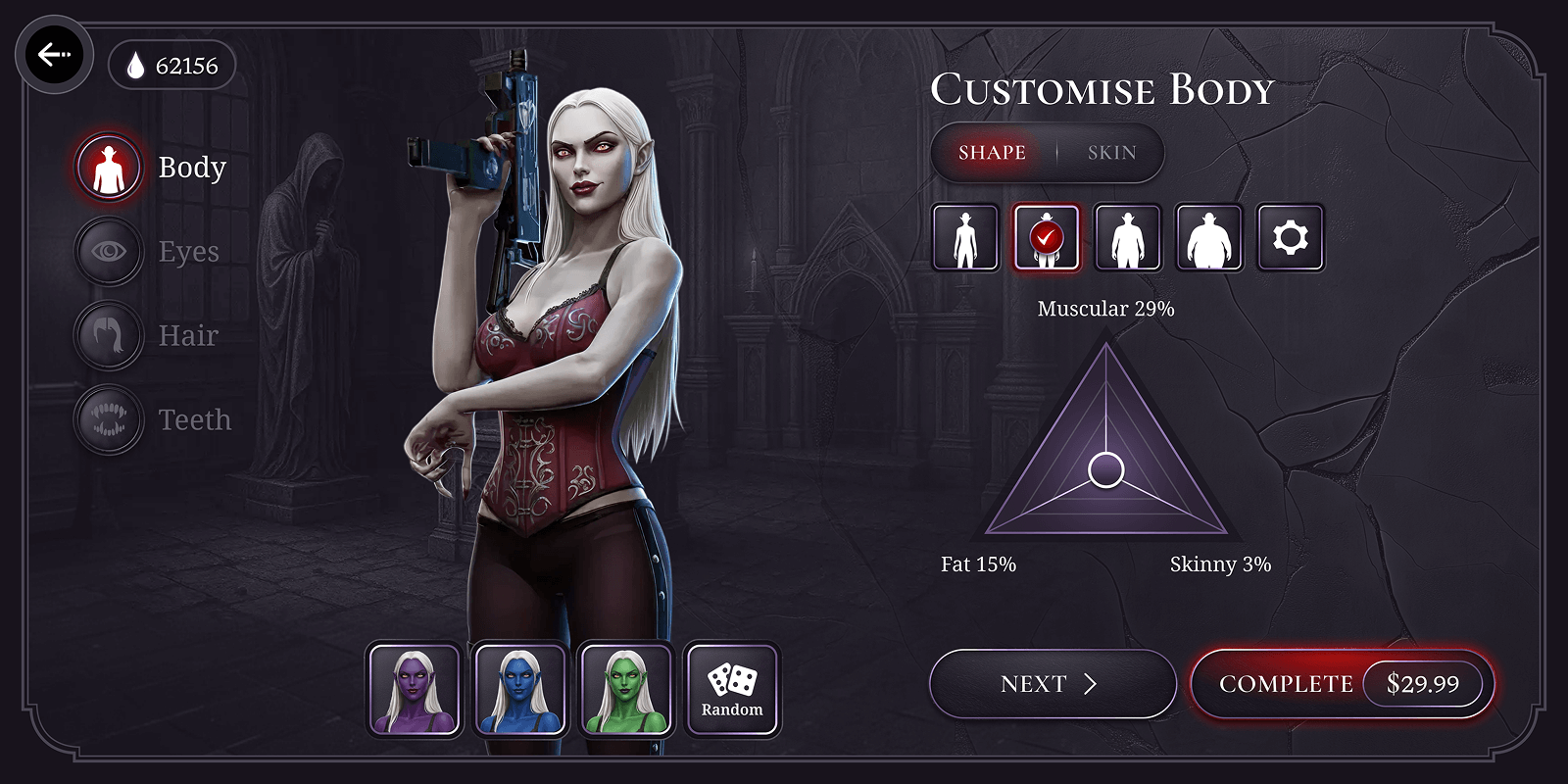
Task: Click the back arrow button
Action: (56, 56)
